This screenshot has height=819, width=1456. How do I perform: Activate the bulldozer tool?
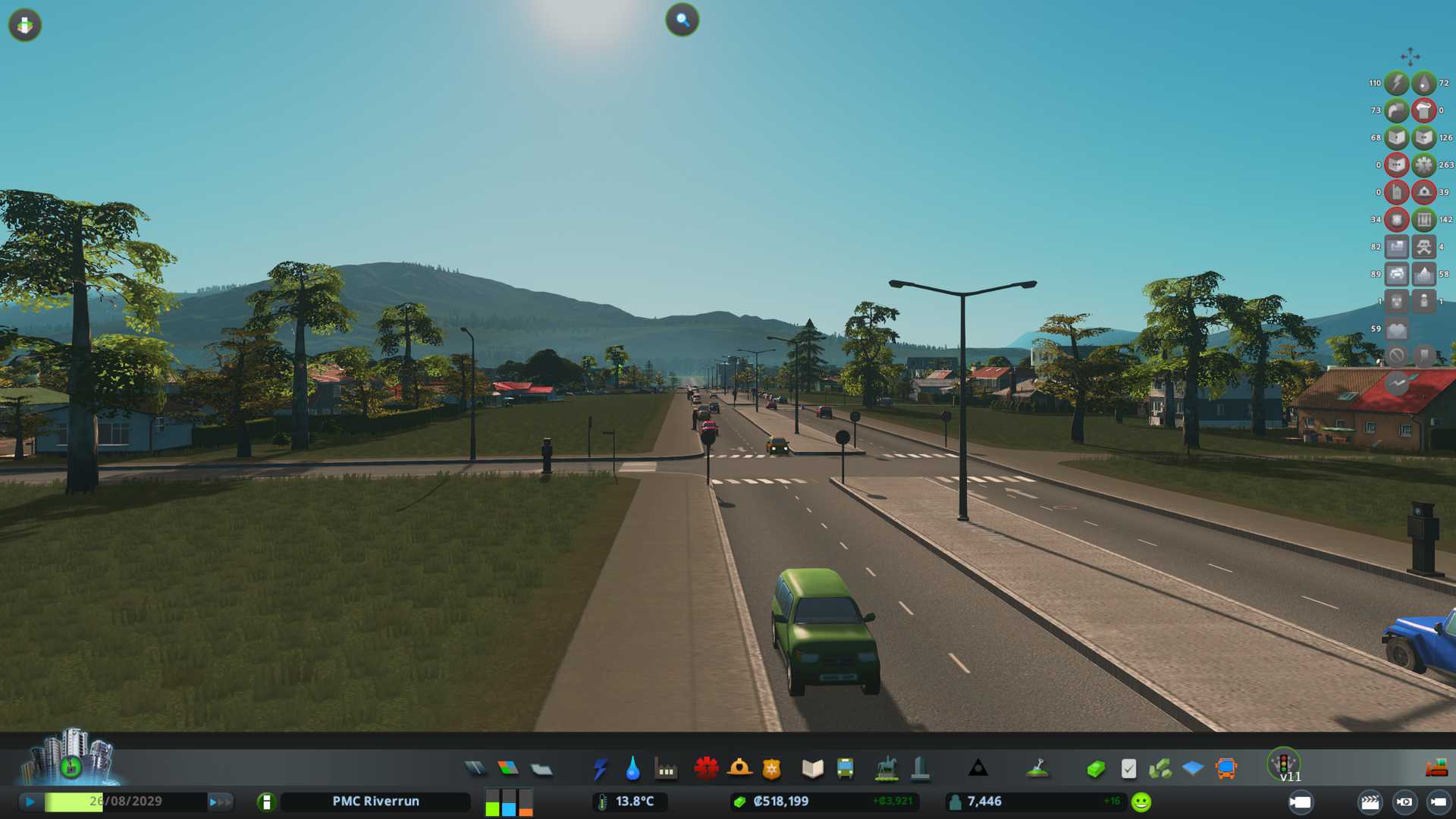[1436, 769]
